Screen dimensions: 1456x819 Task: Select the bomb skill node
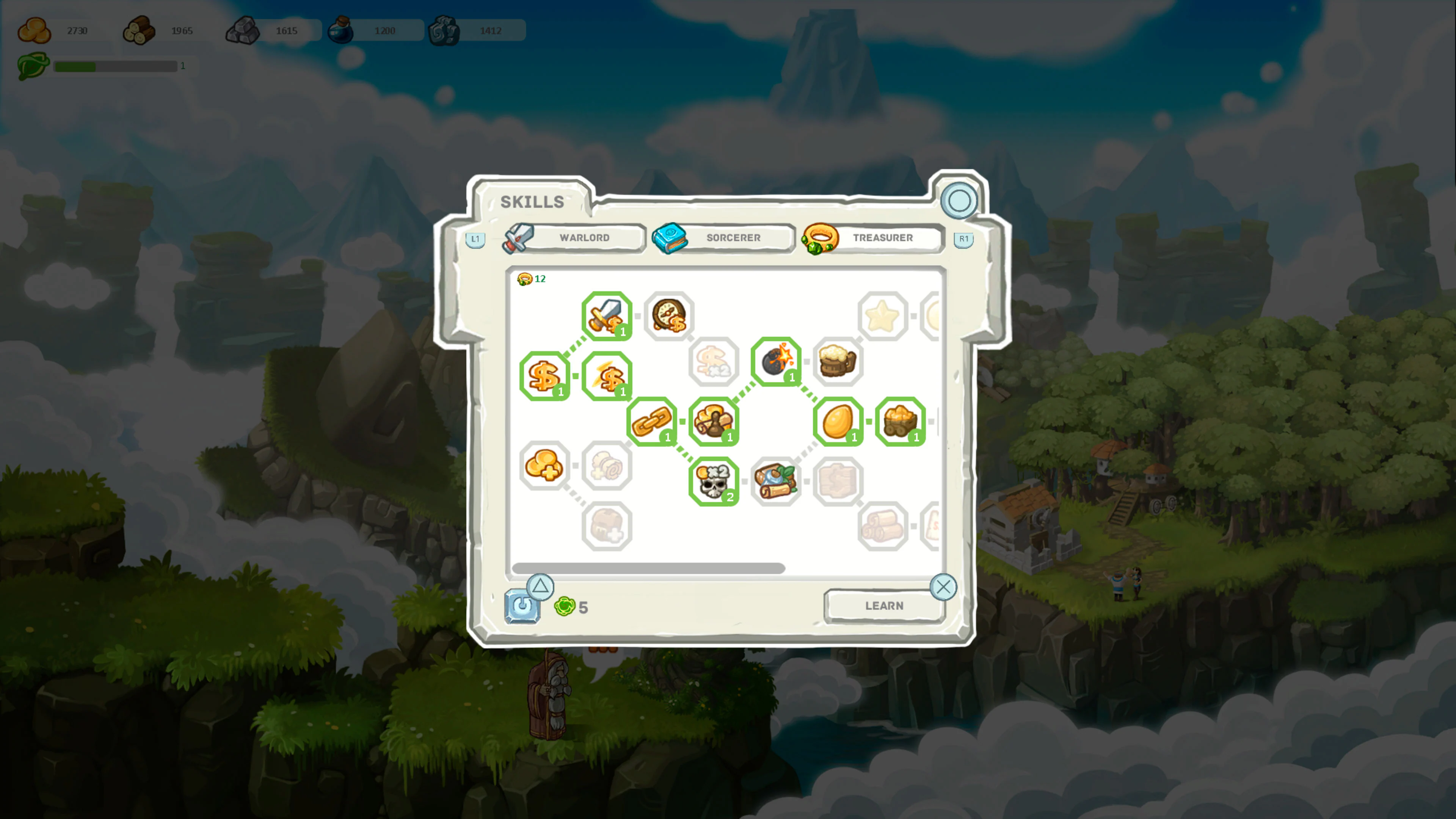click(x=777, y=363)
